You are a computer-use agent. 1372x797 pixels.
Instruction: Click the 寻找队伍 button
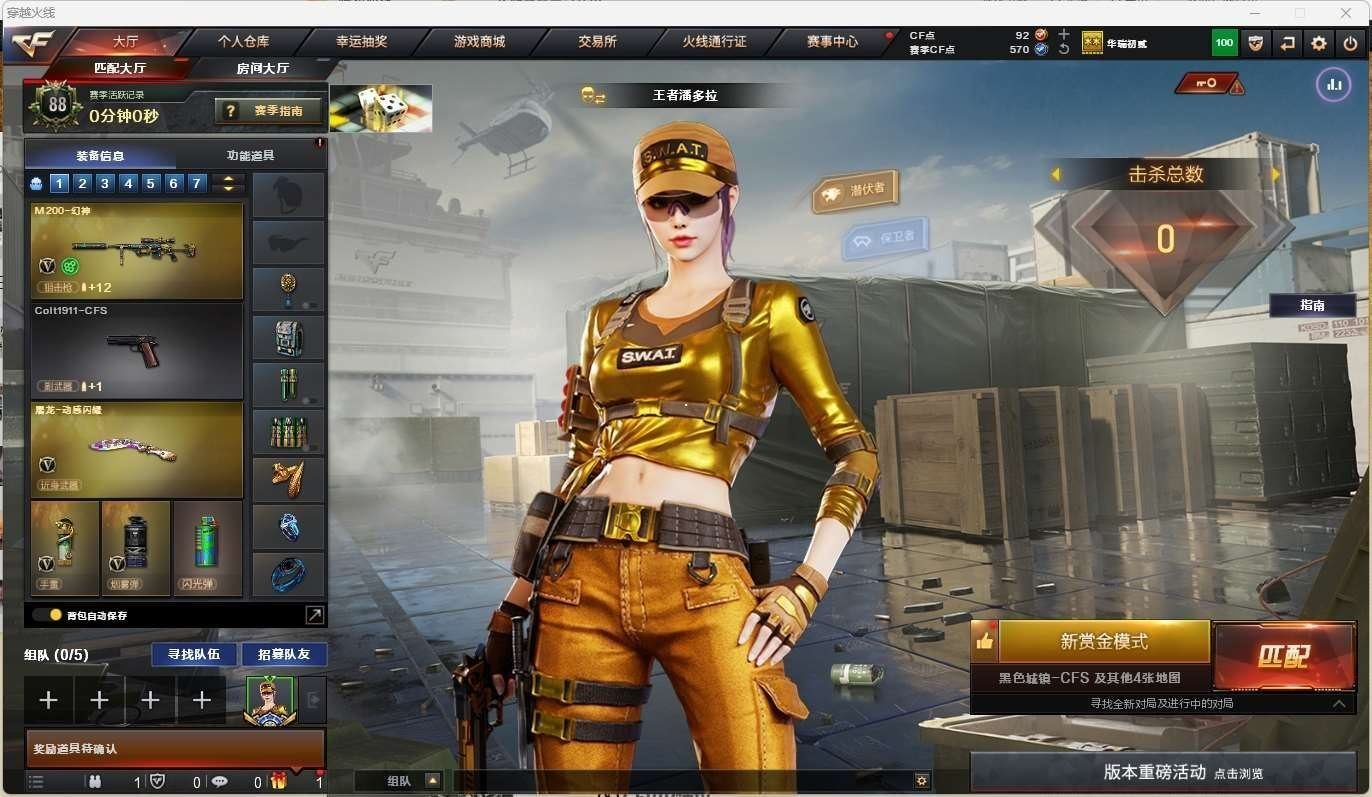pyautogui.click(x=194, y=654)
